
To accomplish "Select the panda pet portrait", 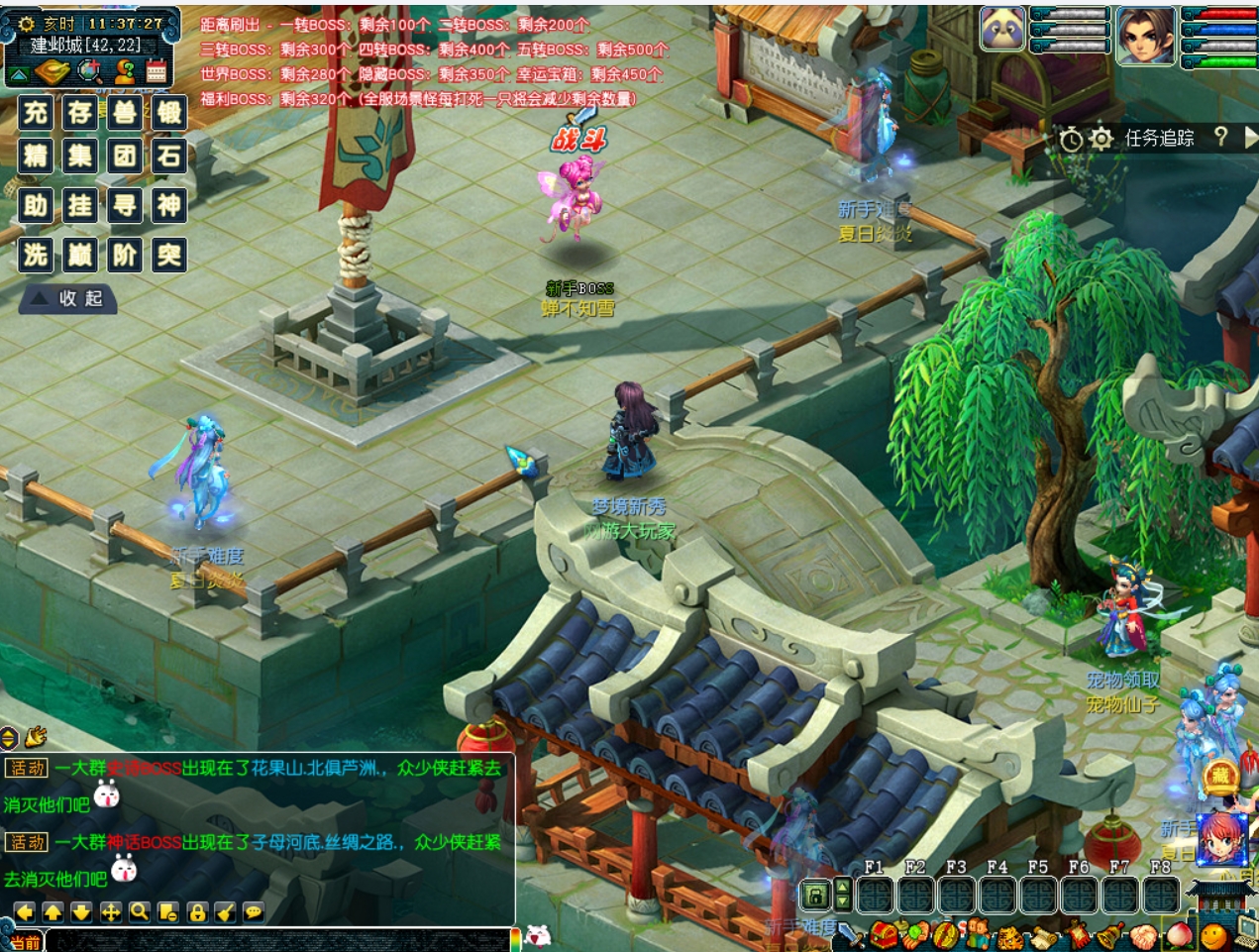I will coord(1002,29).
